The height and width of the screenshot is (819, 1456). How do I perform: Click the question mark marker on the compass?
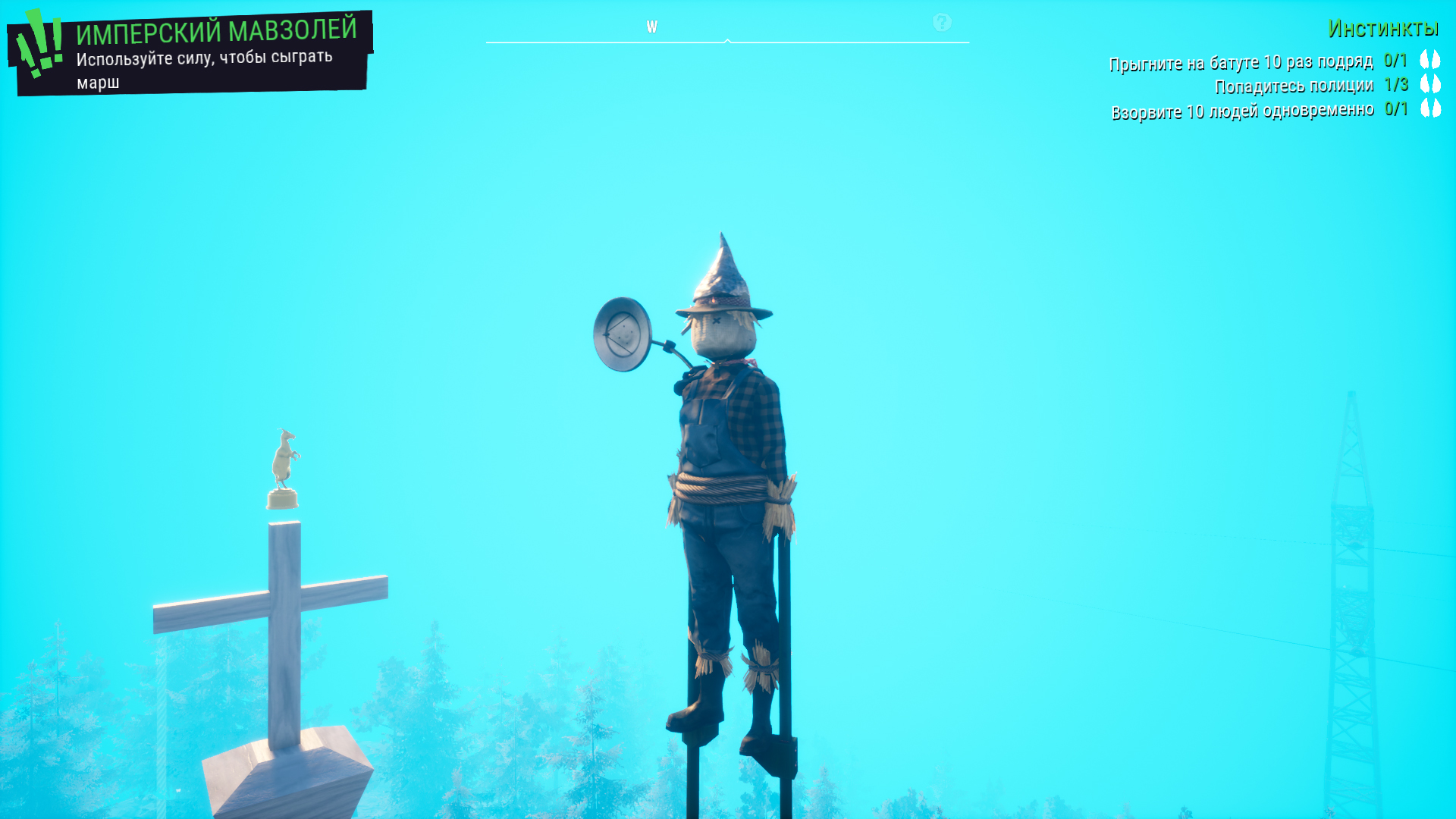[x=942, y=23]
